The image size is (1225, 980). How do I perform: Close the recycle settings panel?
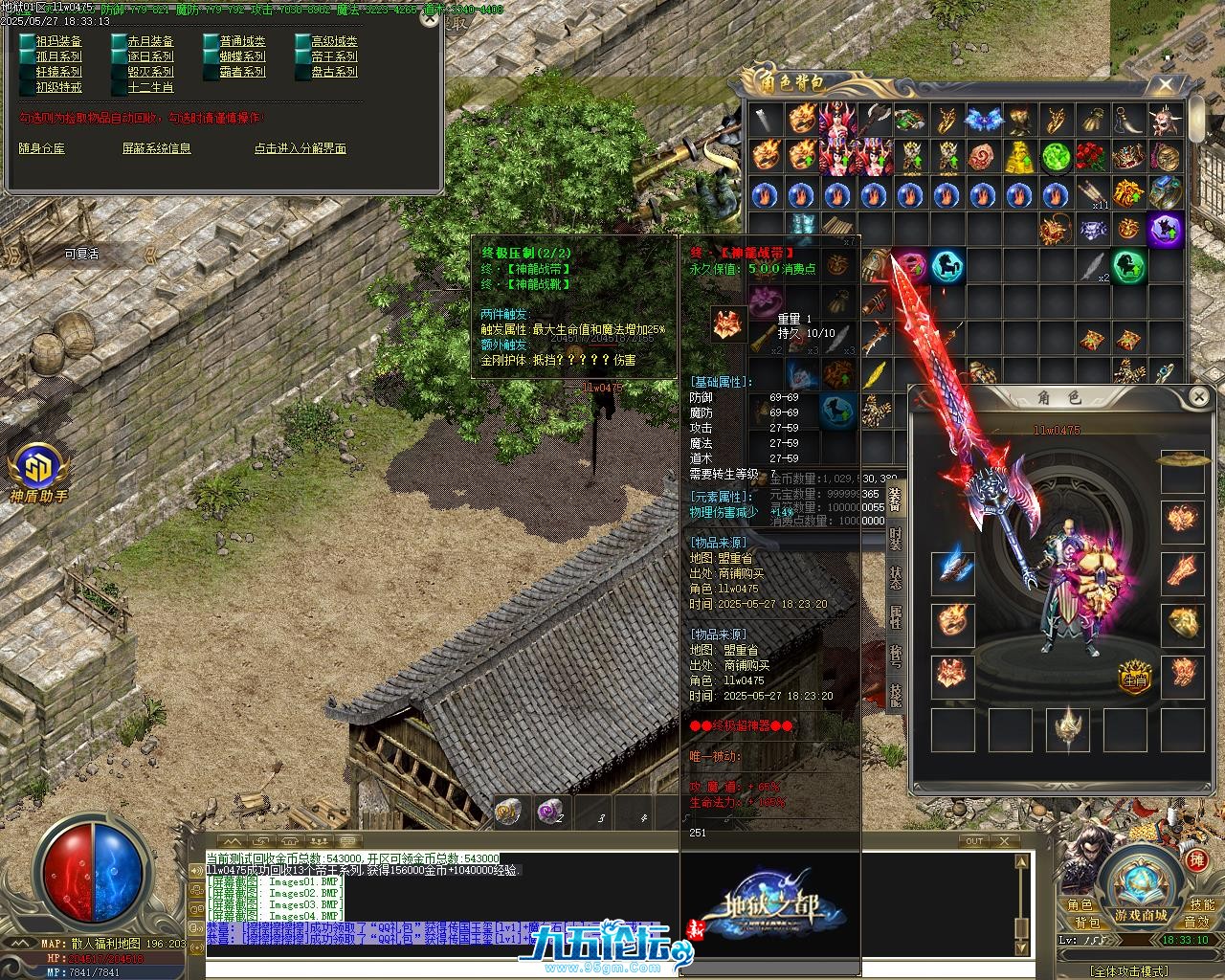[430, 17]
